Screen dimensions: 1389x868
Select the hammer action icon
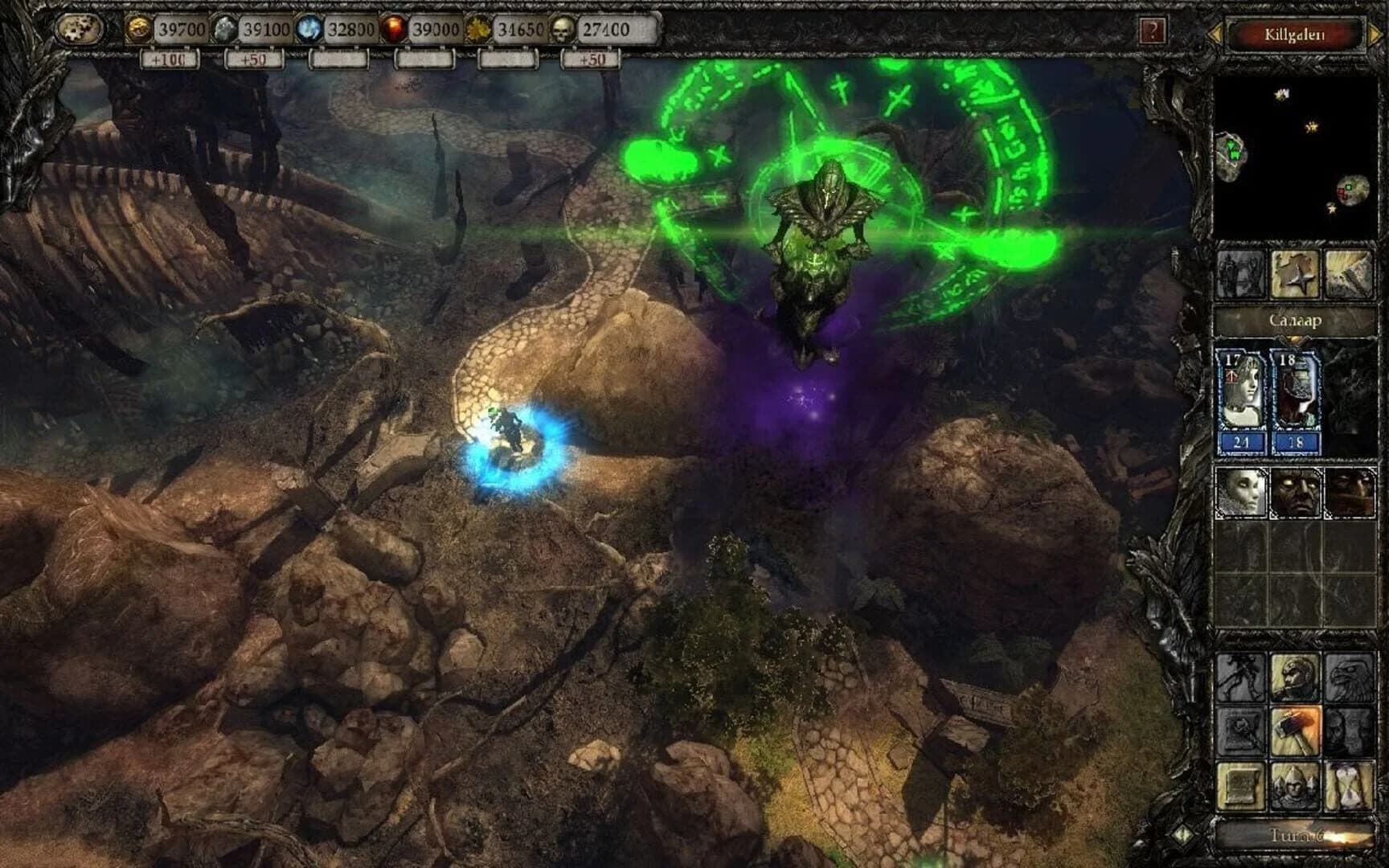[1295, 731]
